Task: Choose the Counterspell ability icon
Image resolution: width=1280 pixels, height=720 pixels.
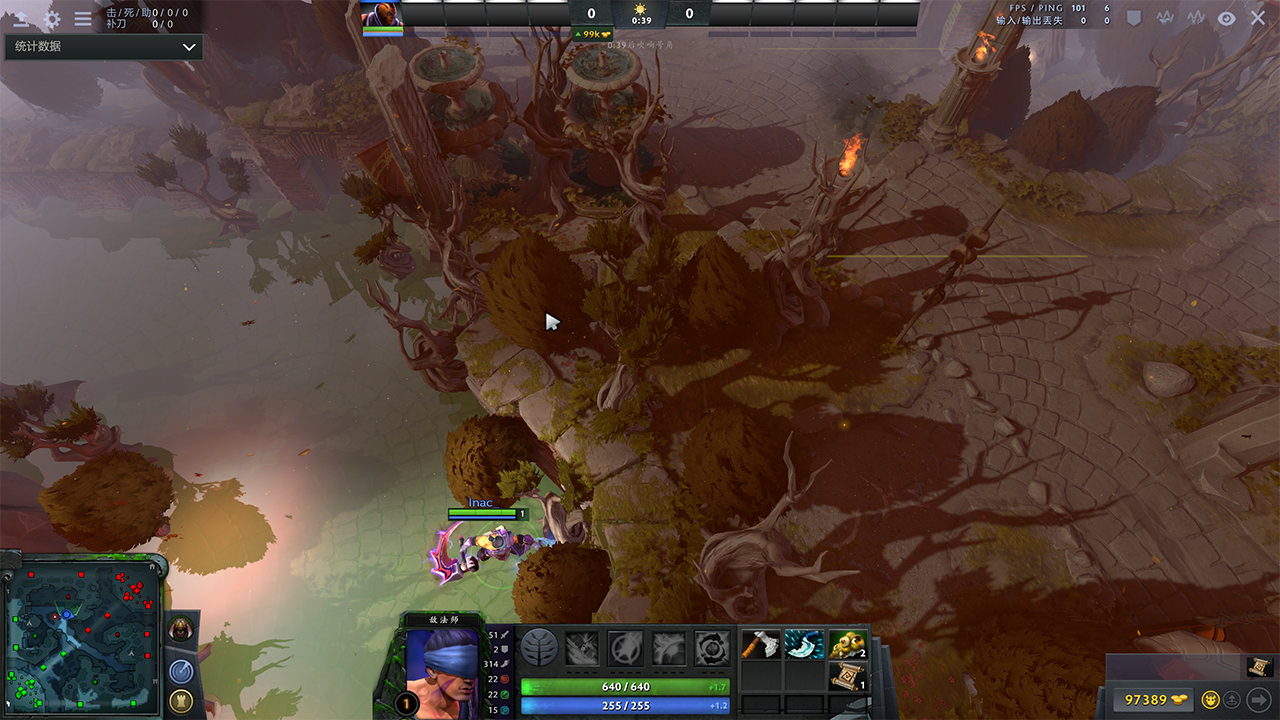Action: click(x=669, y=648)
